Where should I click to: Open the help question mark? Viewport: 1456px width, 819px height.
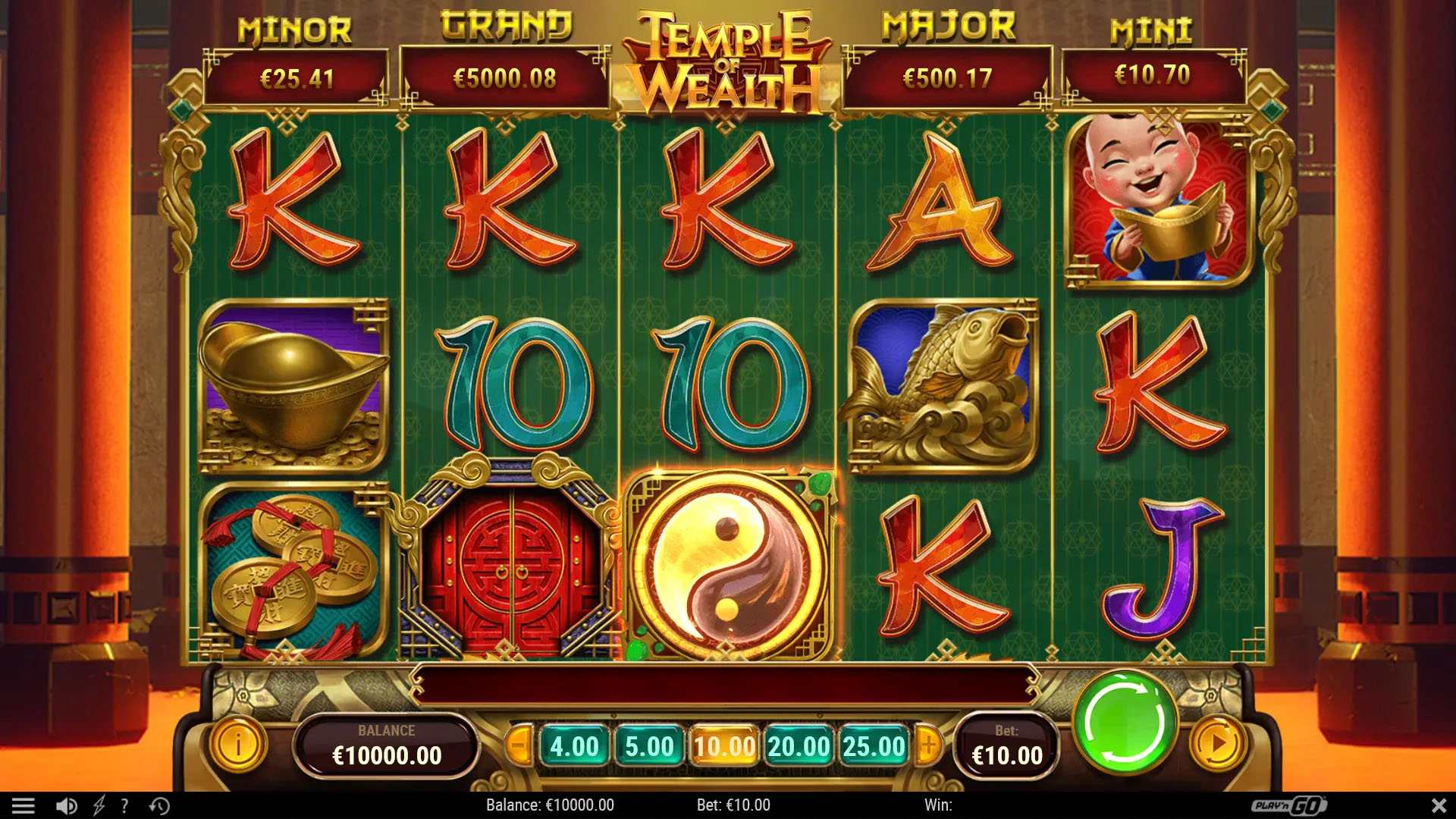tap(124, 805)
